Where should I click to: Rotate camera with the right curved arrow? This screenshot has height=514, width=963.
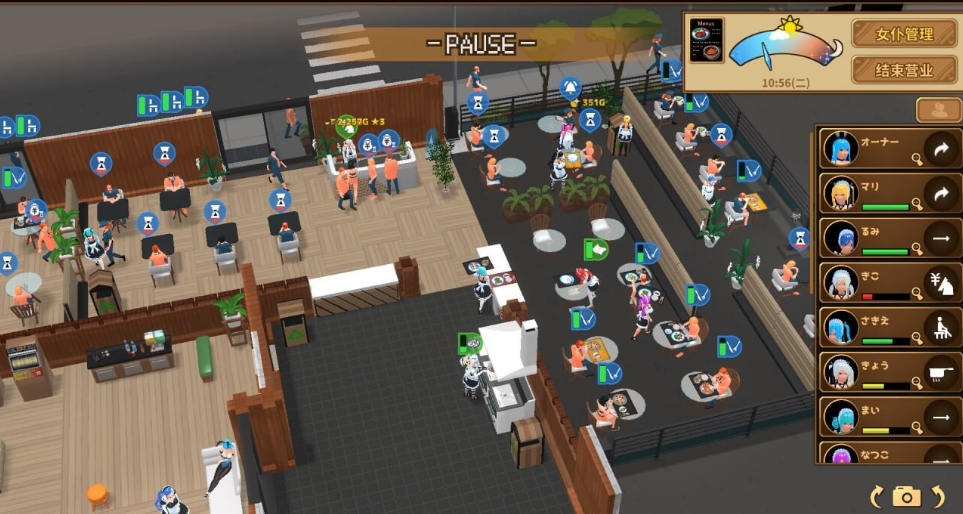pos(938,495)
